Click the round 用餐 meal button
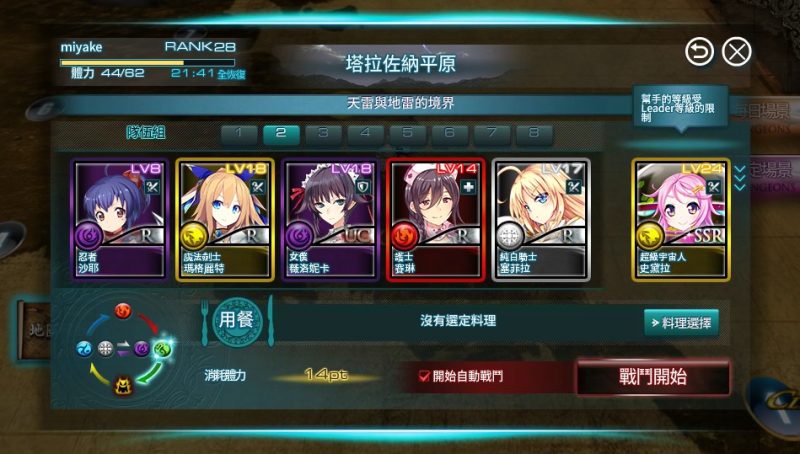 coord(236,321)
